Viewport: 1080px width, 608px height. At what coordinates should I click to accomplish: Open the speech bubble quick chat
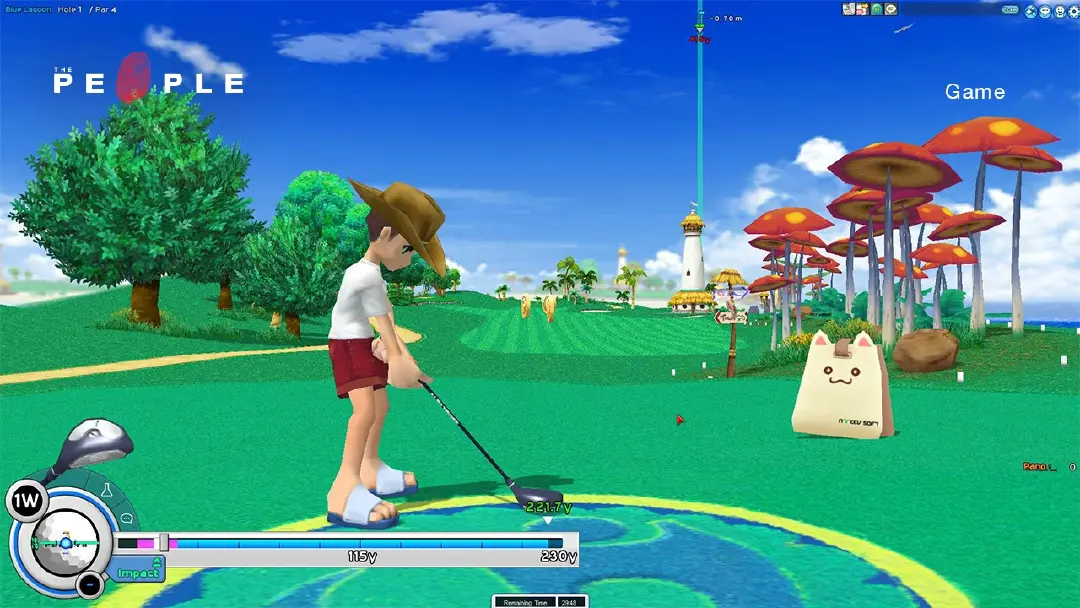tap(127, 519)
